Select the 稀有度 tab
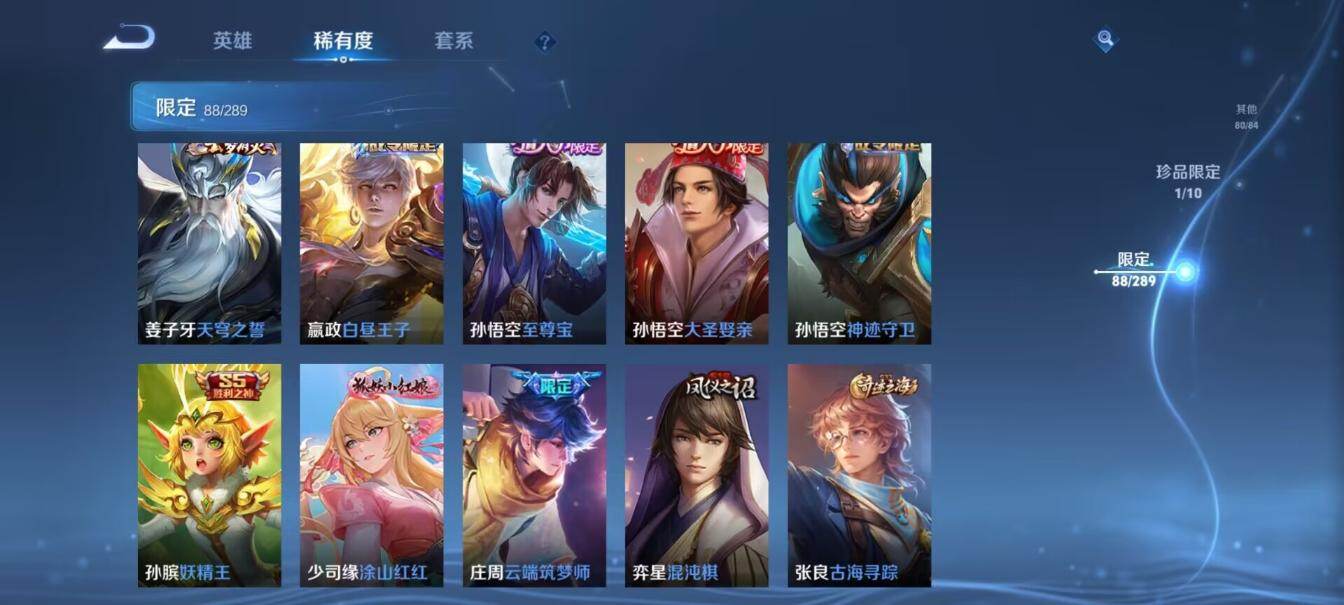1344x605 pixels. tap(343, 41)
